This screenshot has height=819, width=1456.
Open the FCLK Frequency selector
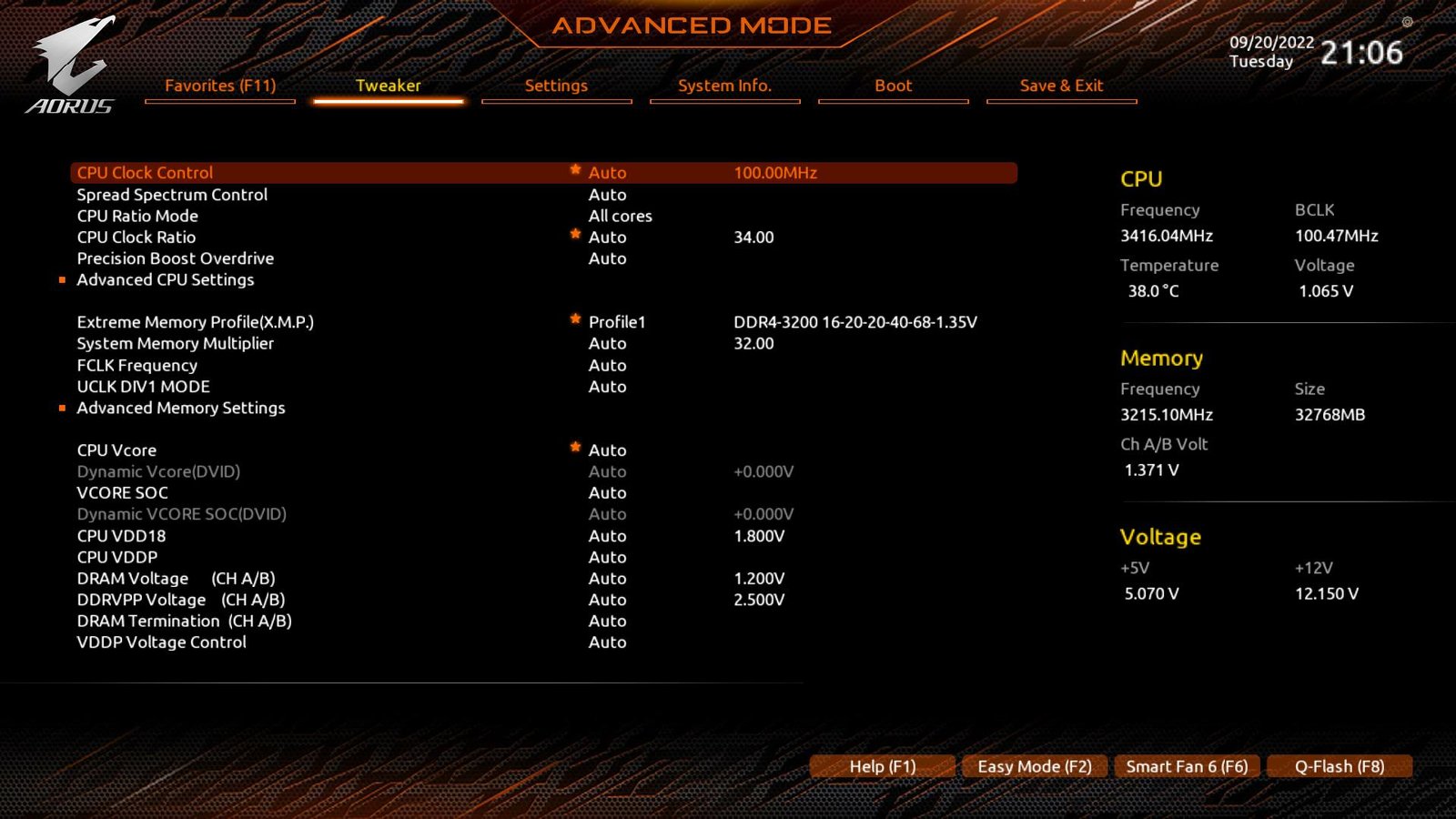(607, 365)
